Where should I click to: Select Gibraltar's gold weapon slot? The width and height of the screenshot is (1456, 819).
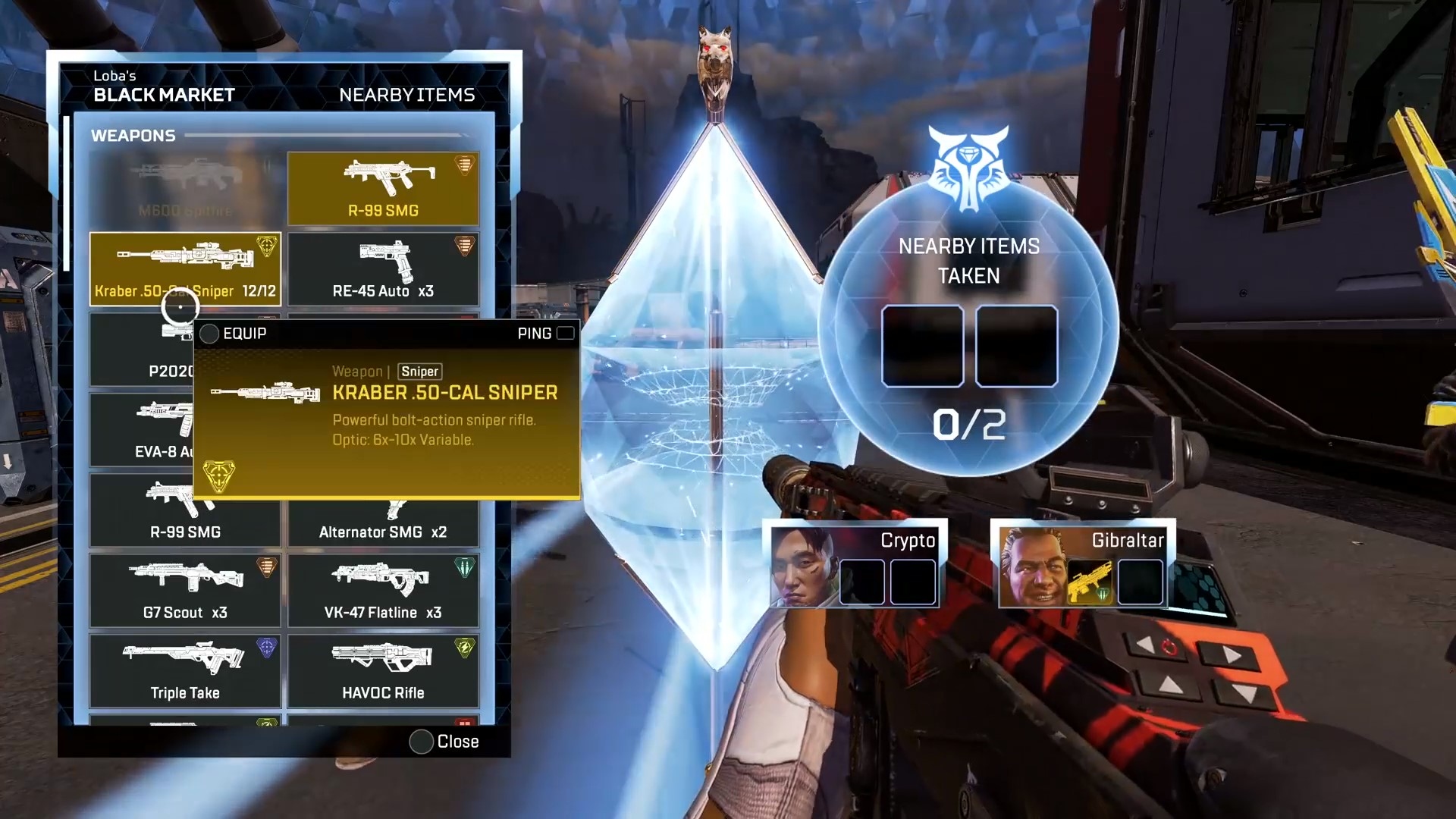point(1089,582)
